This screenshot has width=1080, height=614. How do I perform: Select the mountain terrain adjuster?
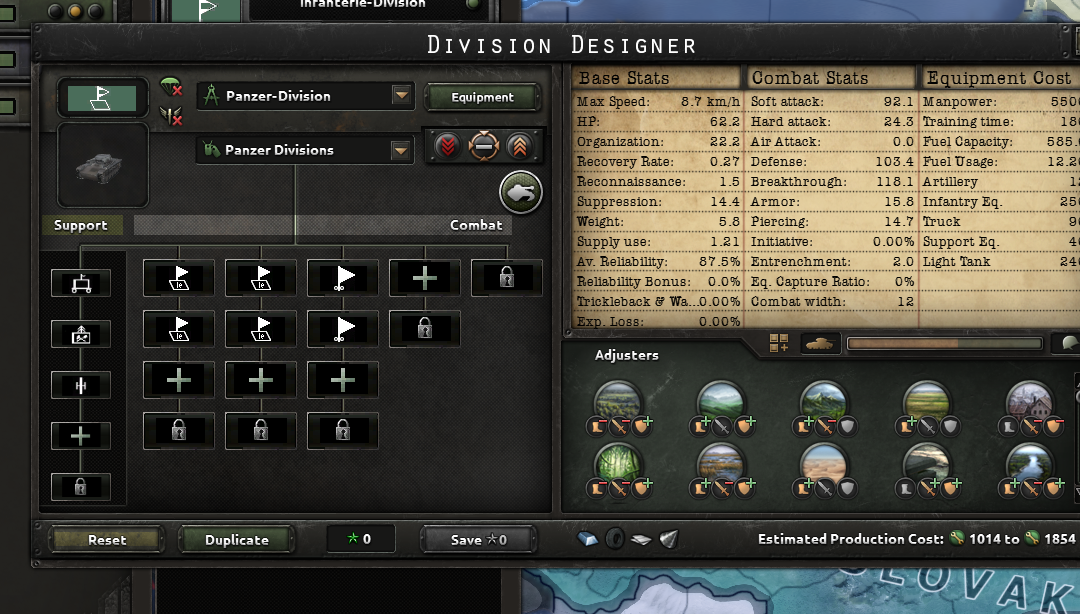point(825,403)
